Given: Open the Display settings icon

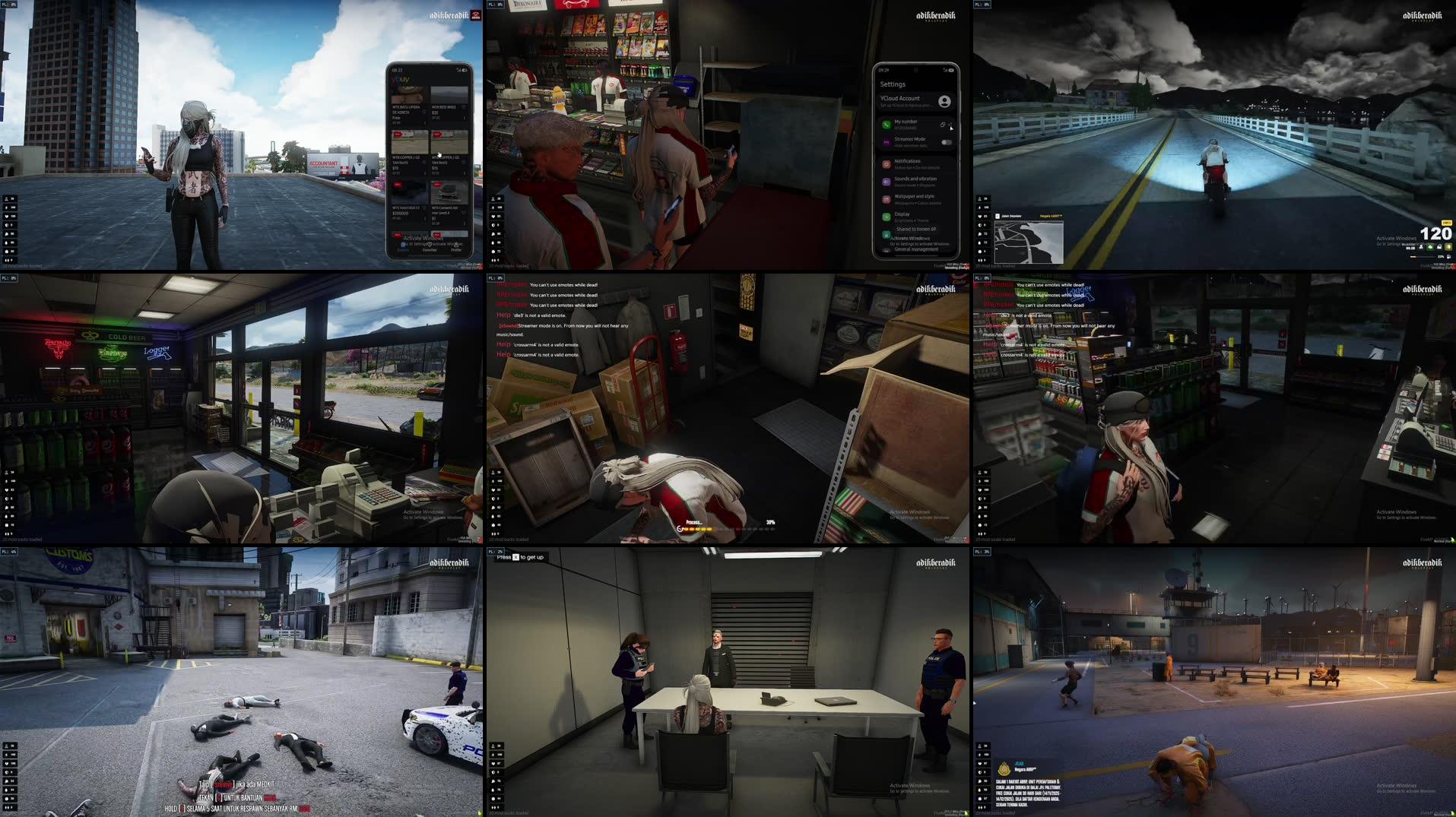Looking at the screenshot, I should pyautogui.click(x=887, y=216).
